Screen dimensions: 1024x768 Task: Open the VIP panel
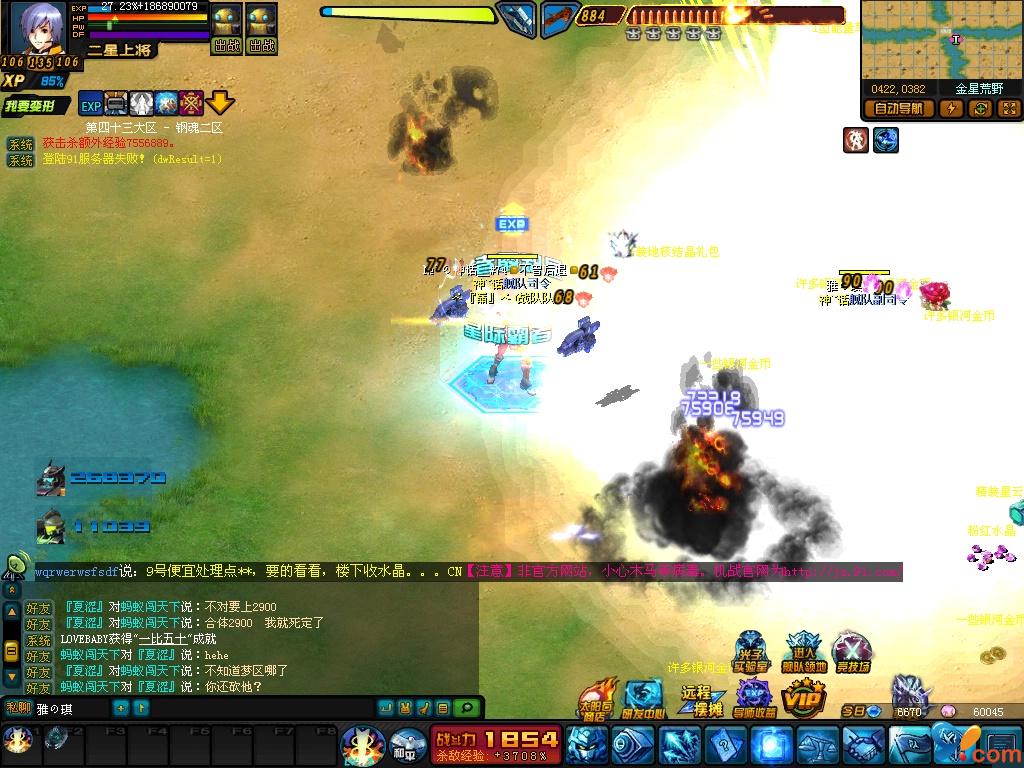click(804, 697)
